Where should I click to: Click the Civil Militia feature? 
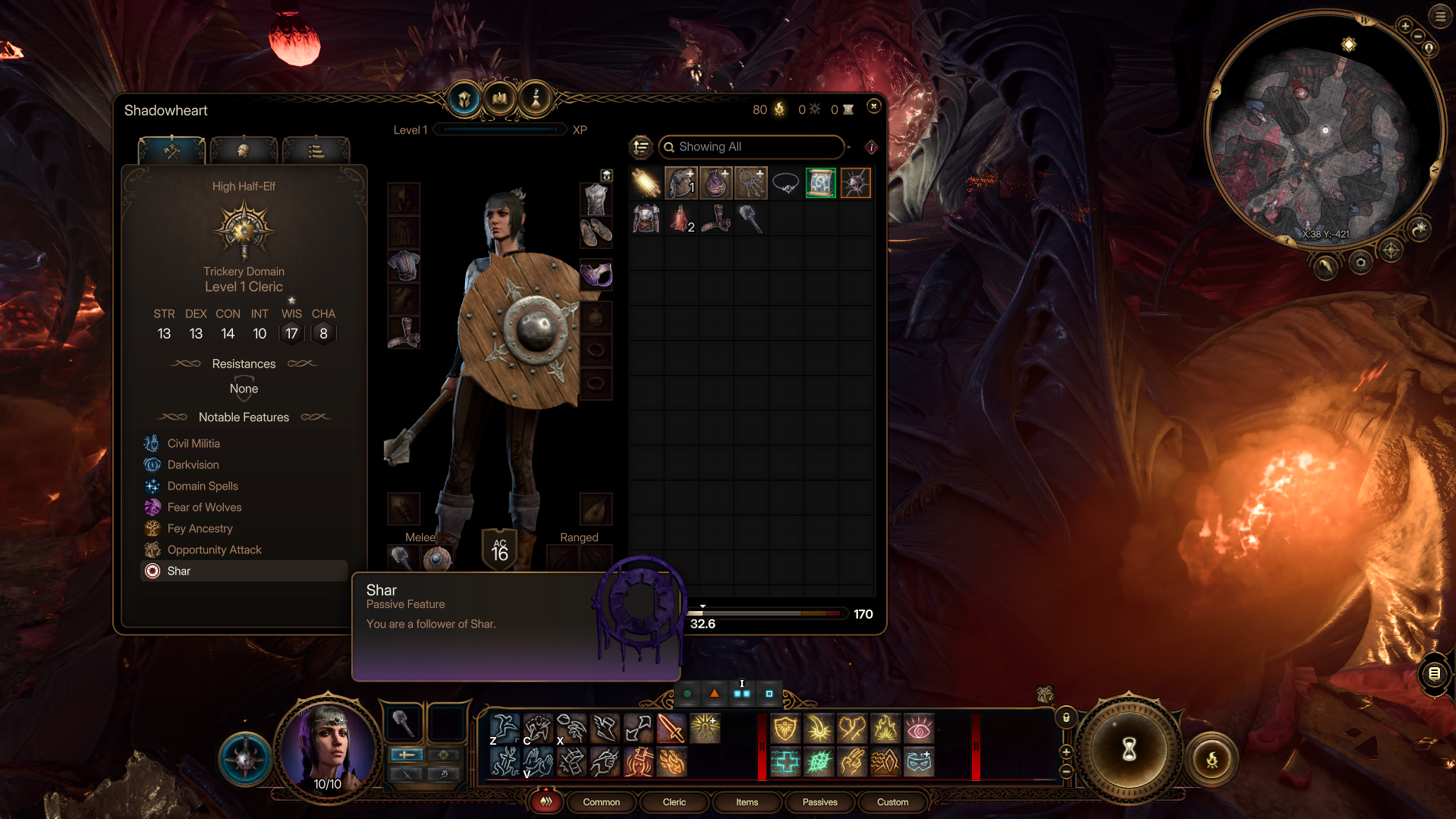pyautogui.click(x=193, y=443)
